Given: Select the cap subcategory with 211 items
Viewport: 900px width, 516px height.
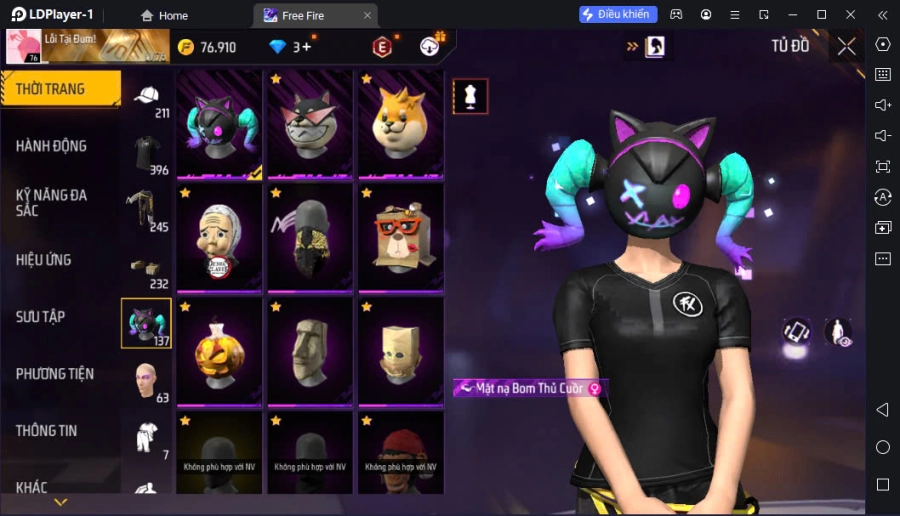Looking at the screenshot, I should pyautogui.click(x=146, y=98).
